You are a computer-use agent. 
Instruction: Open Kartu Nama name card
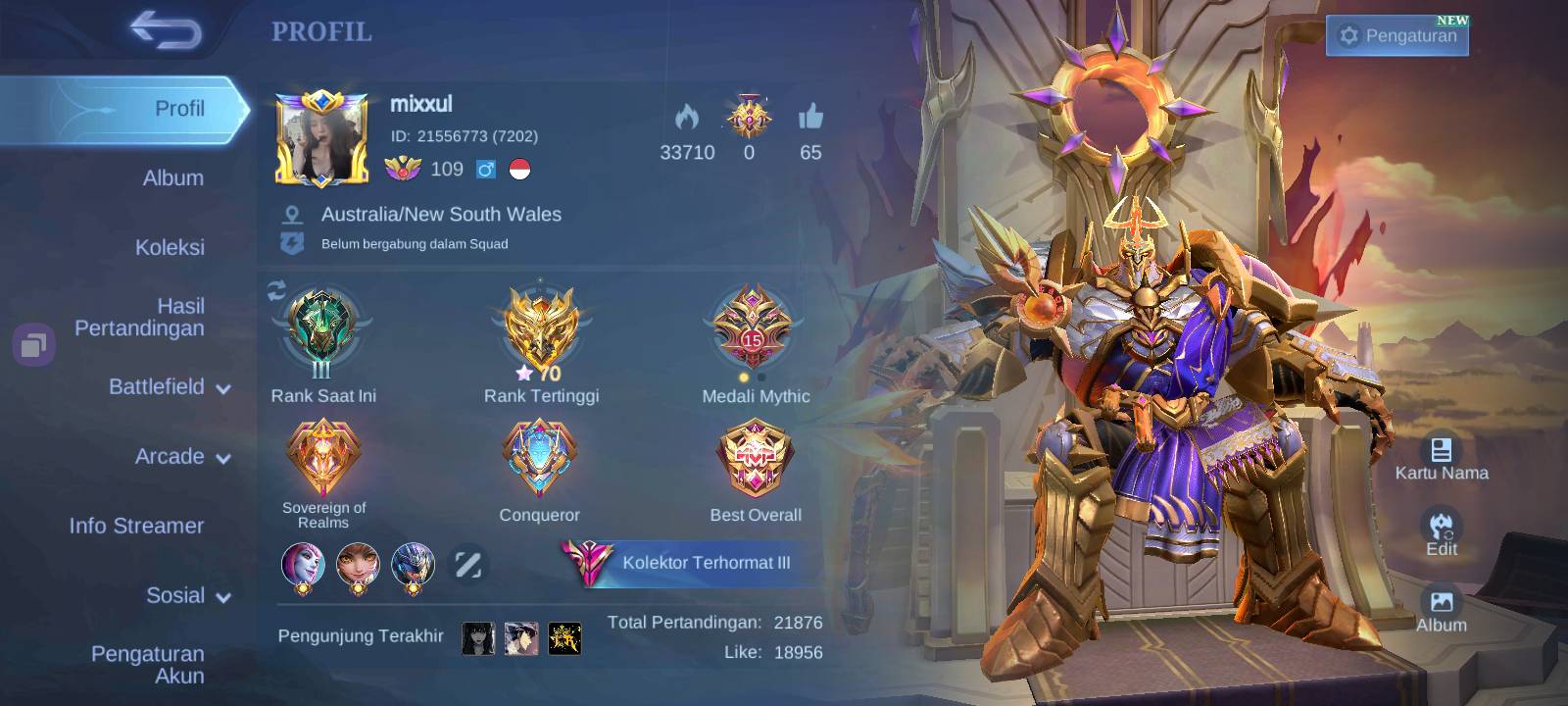pyautogui.click(x=1441, y=459)
